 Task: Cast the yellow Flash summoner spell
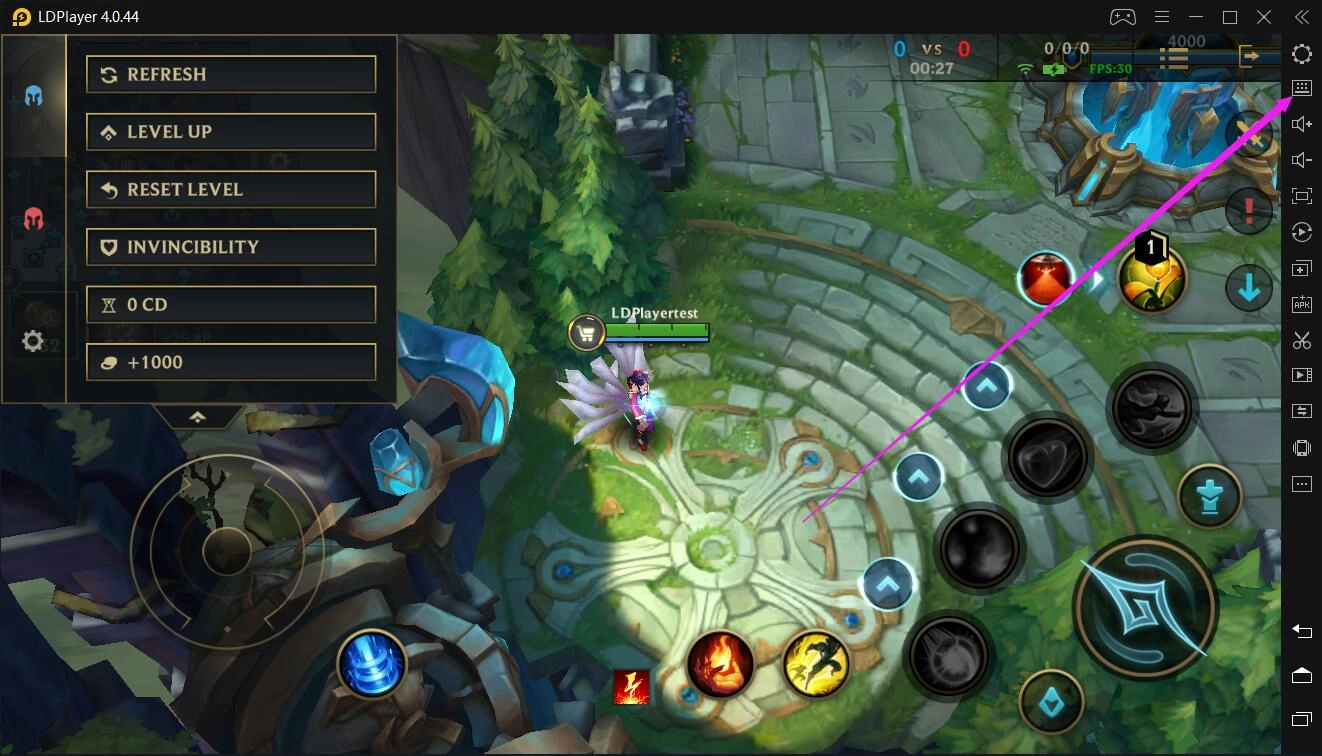[x=816, y=664]
